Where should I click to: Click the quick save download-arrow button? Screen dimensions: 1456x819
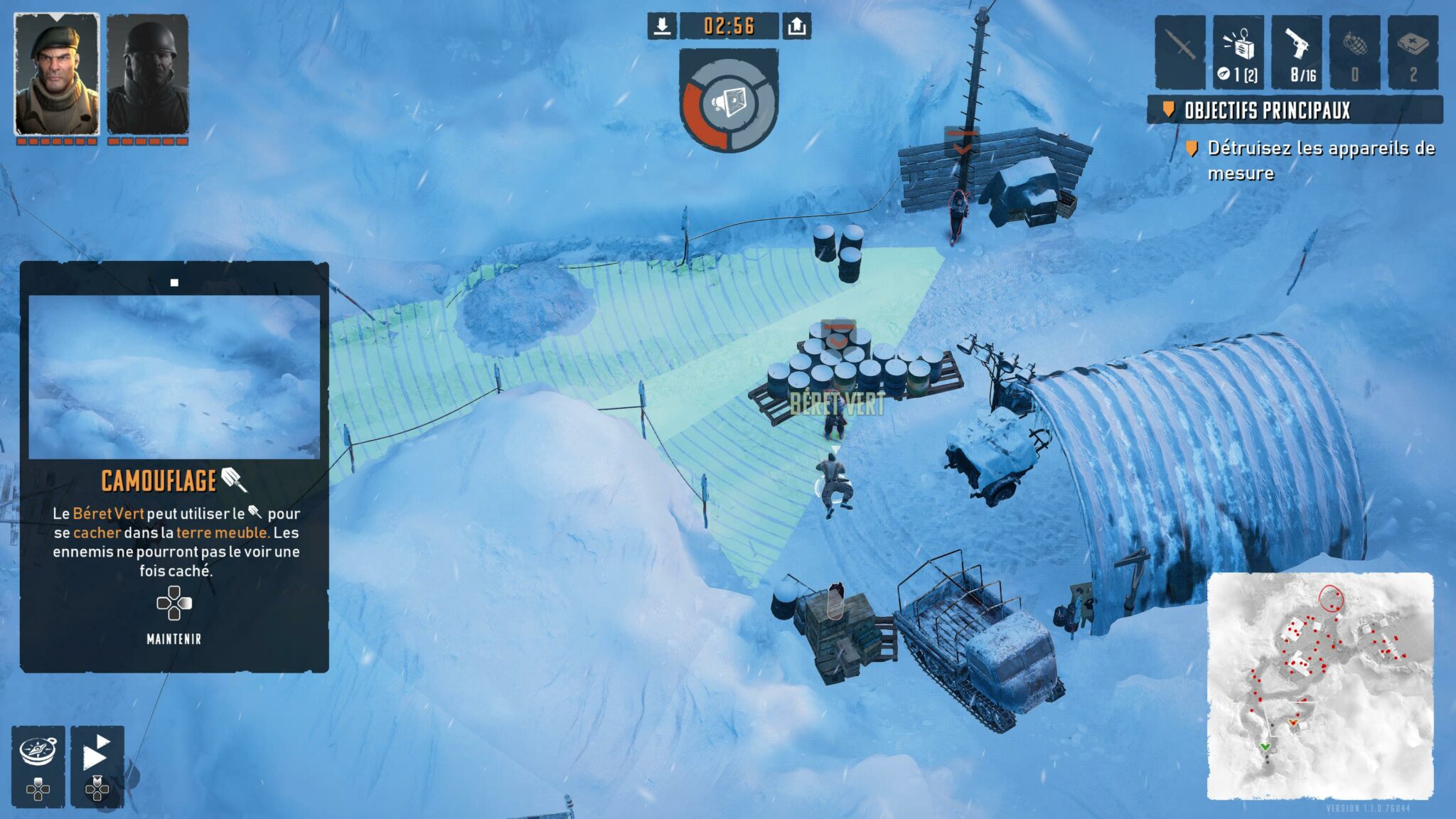[x=662, y=26]
